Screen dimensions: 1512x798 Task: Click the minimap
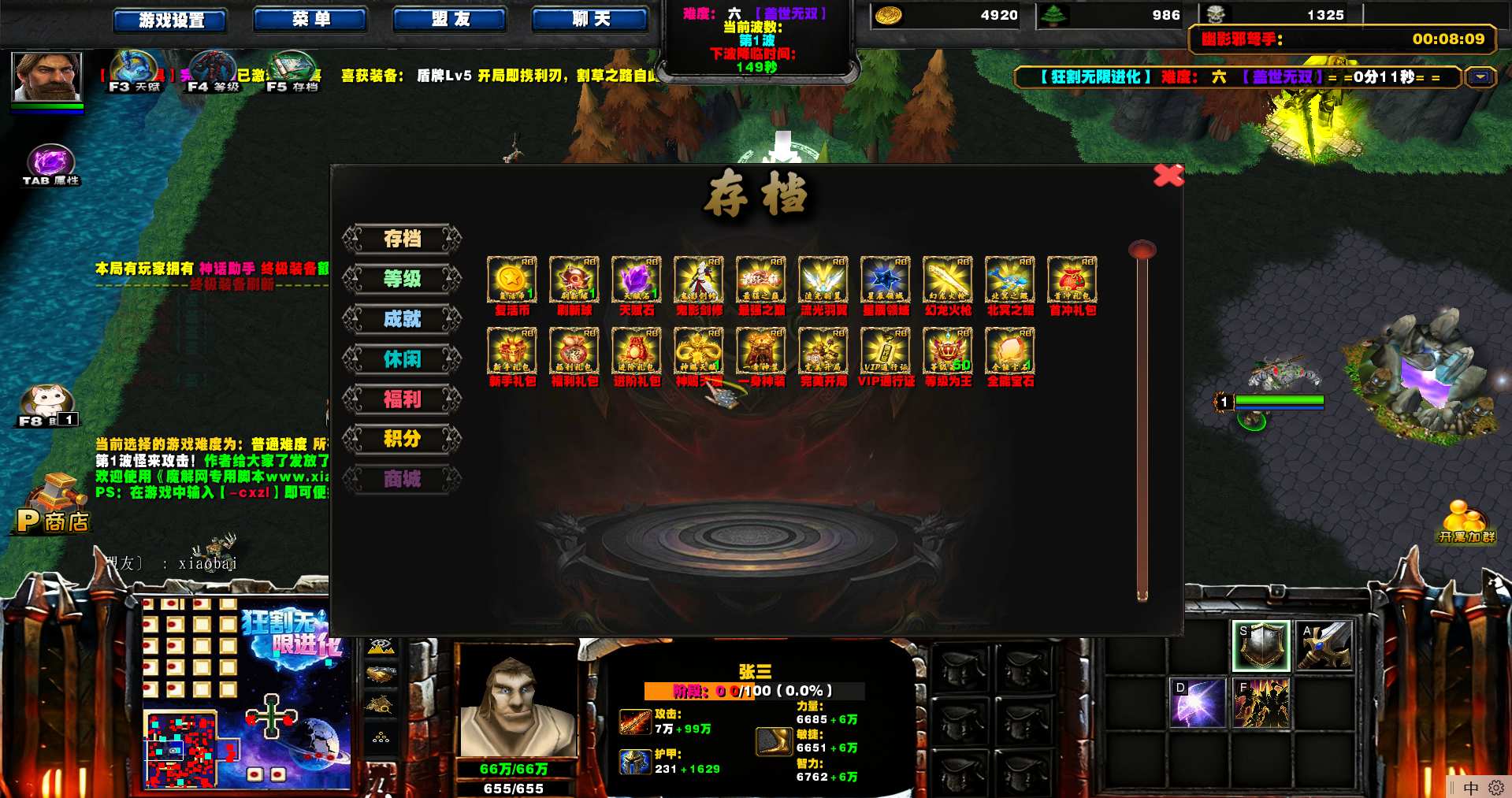[x=180, y=749]
